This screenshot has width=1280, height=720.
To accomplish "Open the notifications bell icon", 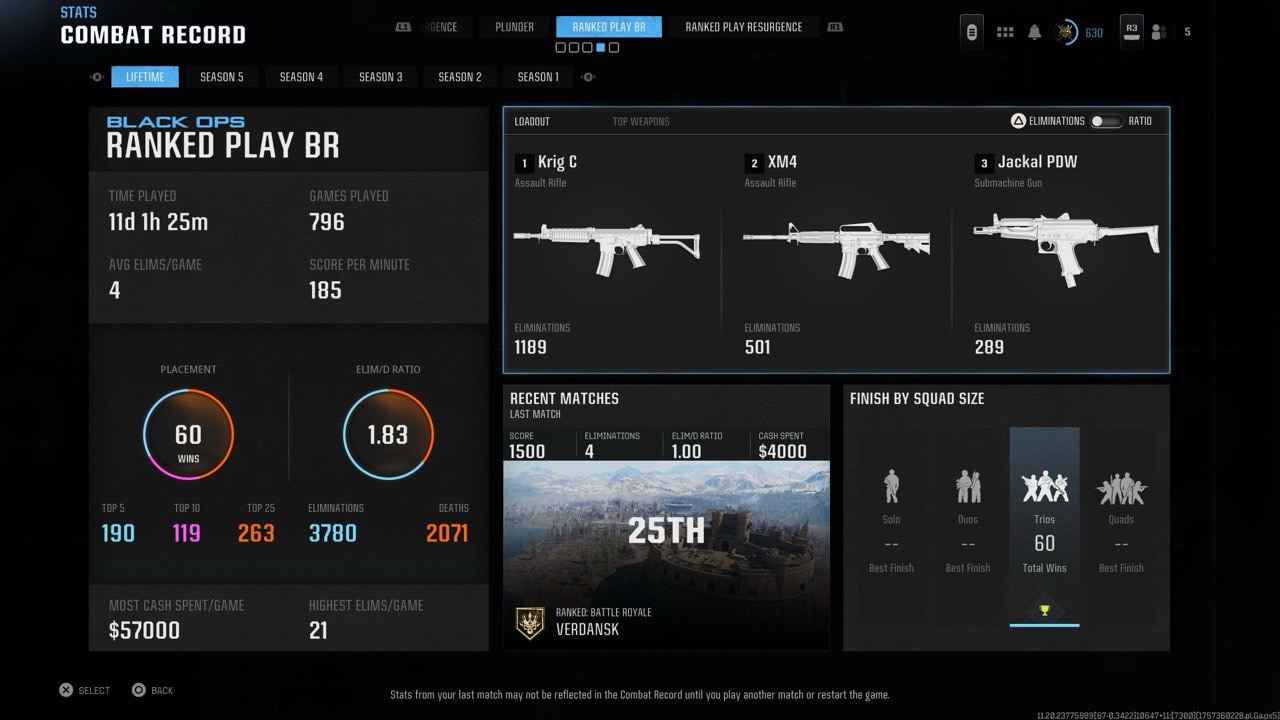I will (x=1035, y=32).
